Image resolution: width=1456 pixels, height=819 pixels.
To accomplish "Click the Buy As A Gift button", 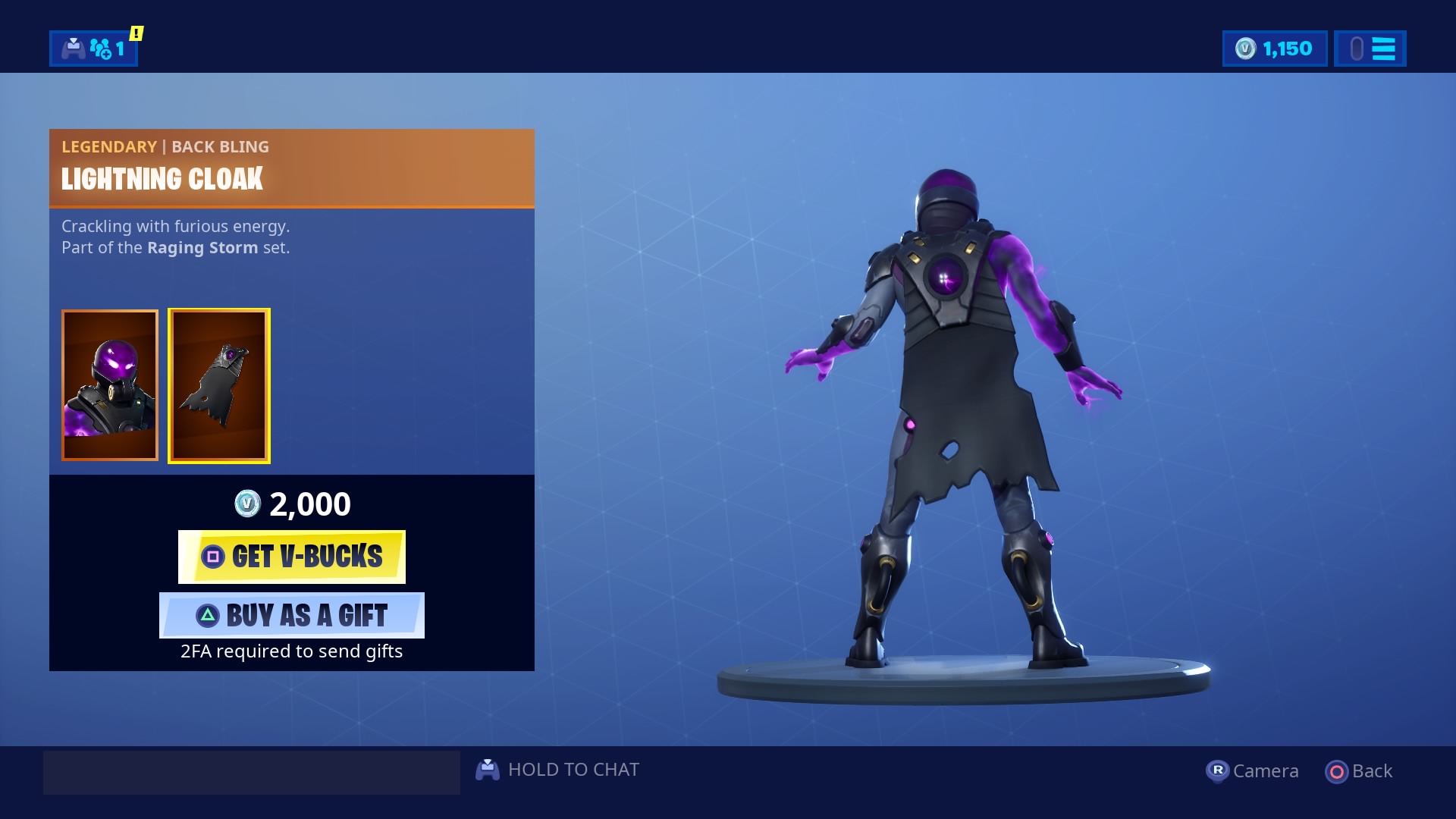I will (x=291, y=615).
